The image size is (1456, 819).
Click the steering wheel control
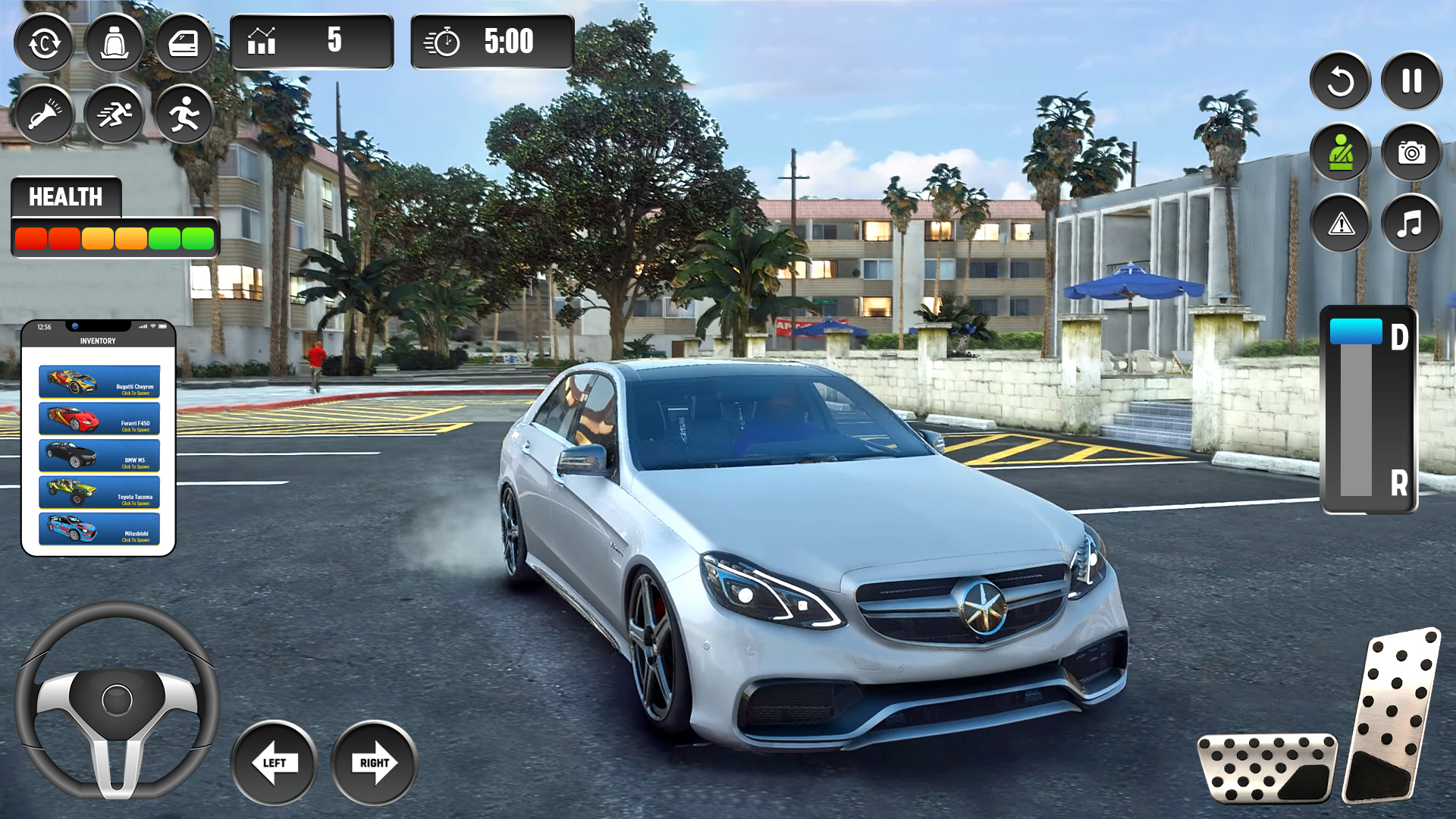(x=117, y=699)
